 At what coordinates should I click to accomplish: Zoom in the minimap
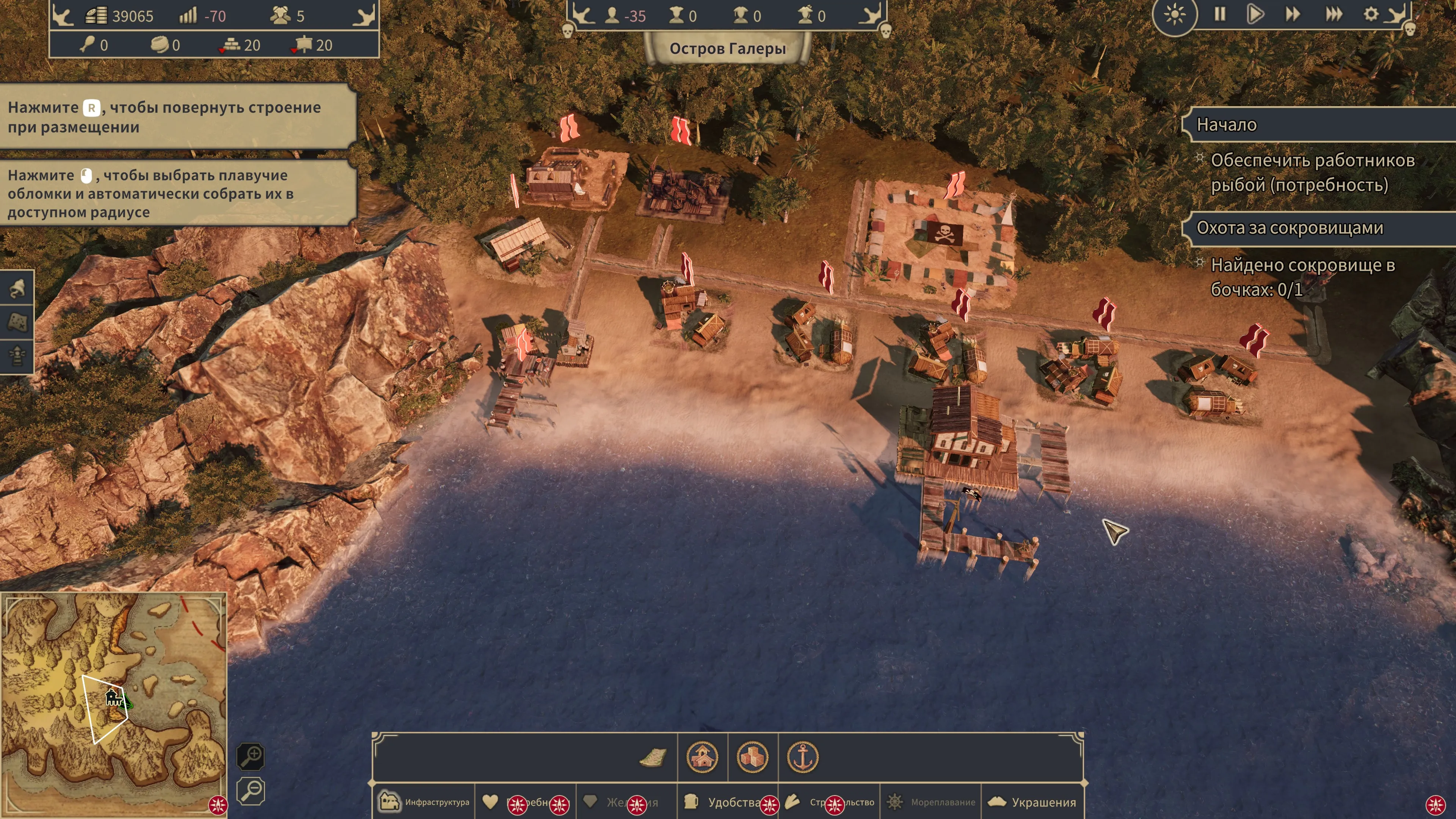(250, 756)
